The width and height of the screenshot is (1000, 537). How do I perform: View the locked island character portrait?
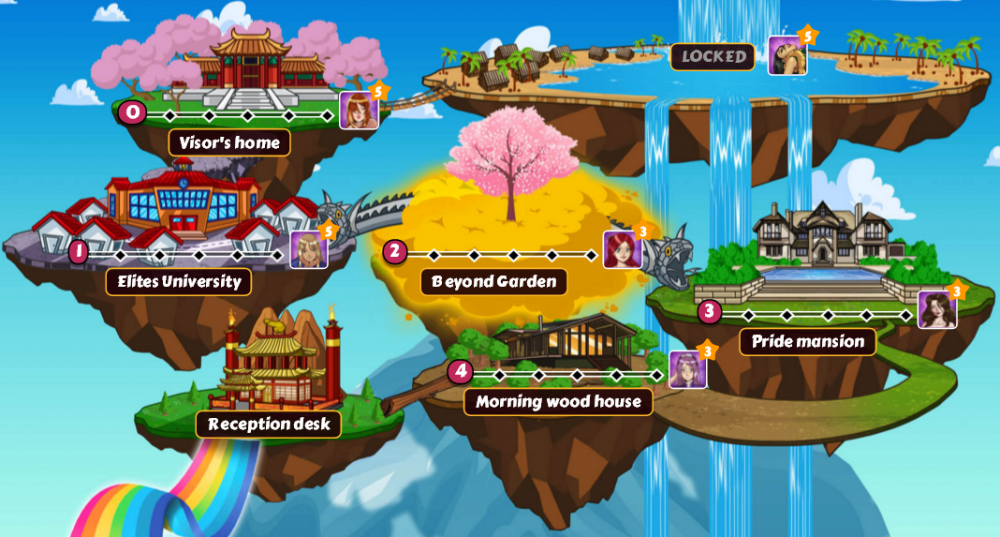click(x=787, y=55)
